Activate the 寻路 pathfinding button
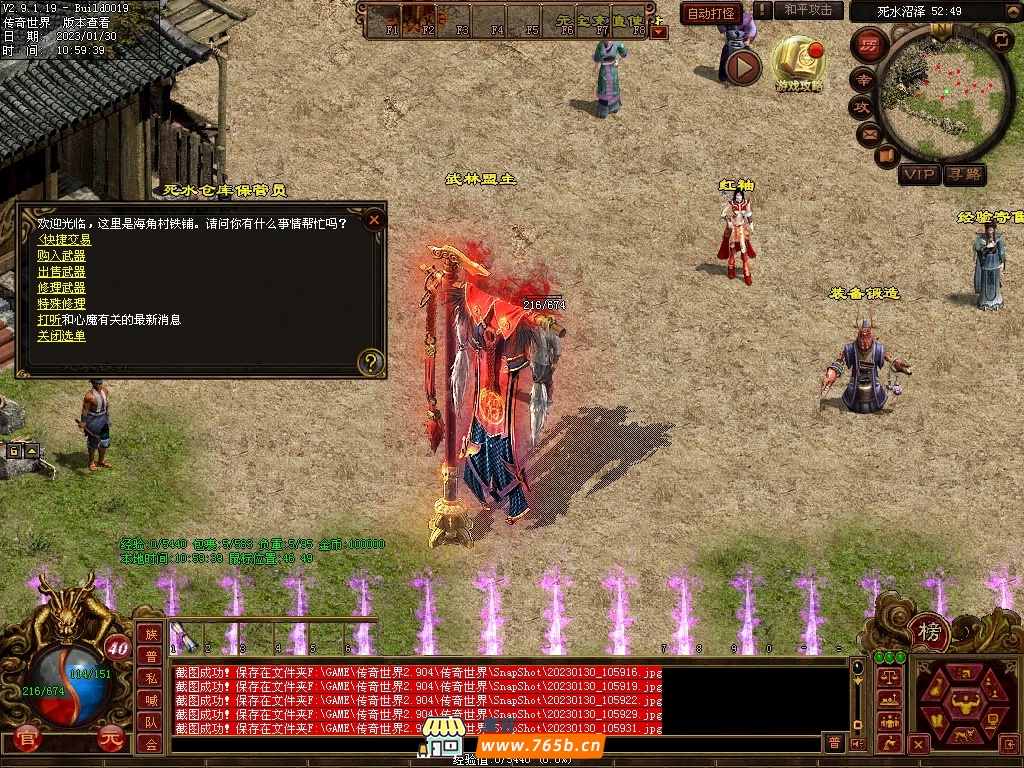This screenshot has width=1024, height=768. 965,175
